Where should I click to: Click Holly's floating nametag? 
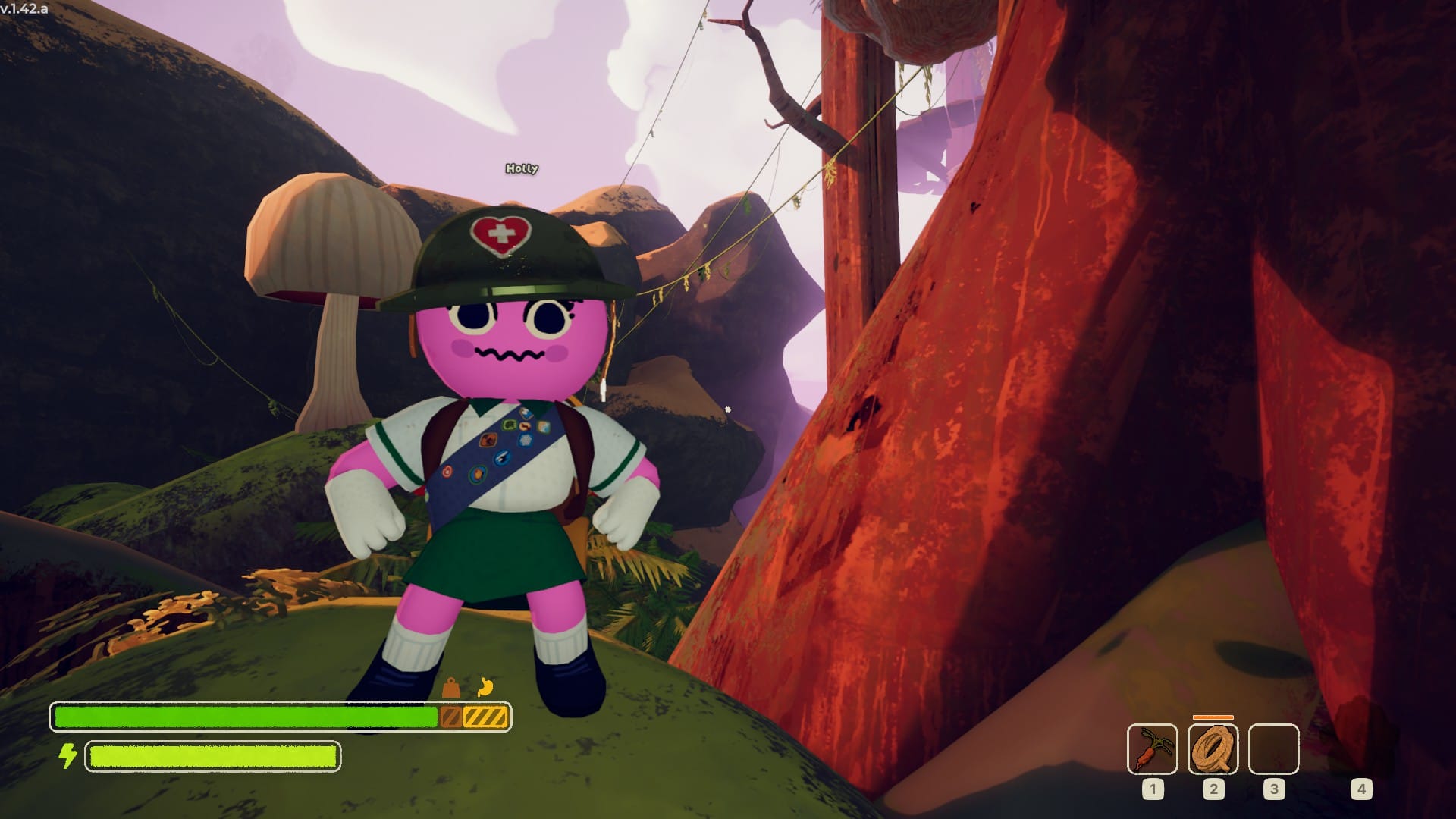(x=520, y=170)
